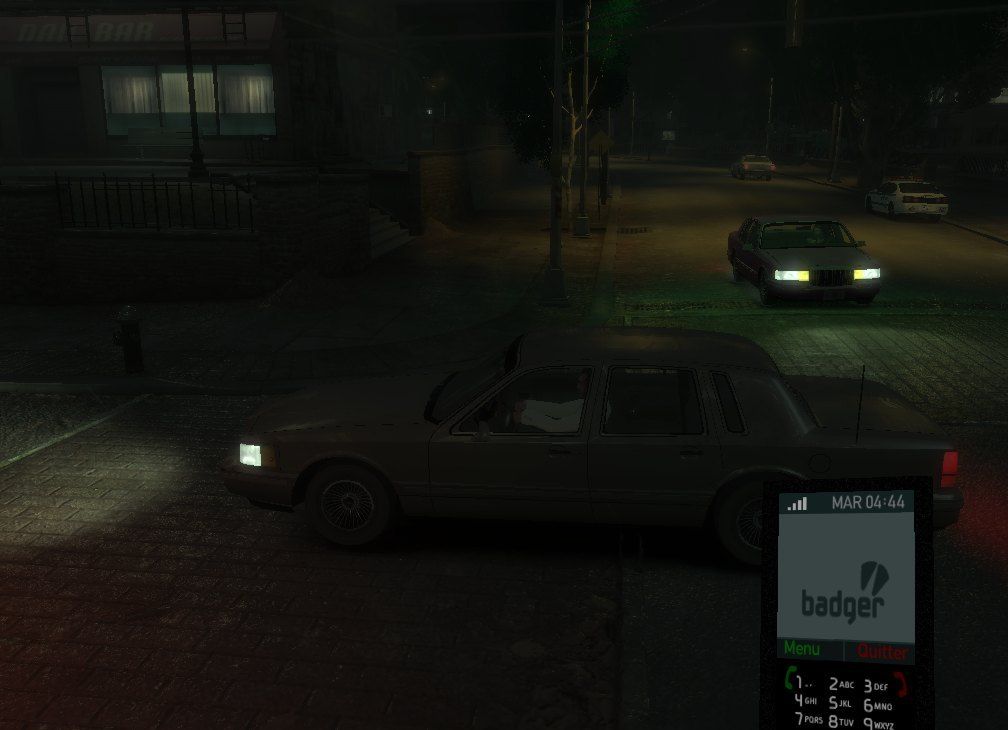The height and width of the screenshot is (730, 1008).
Task: Dial 3 DEF on the keypad
Action: (875, 686)
